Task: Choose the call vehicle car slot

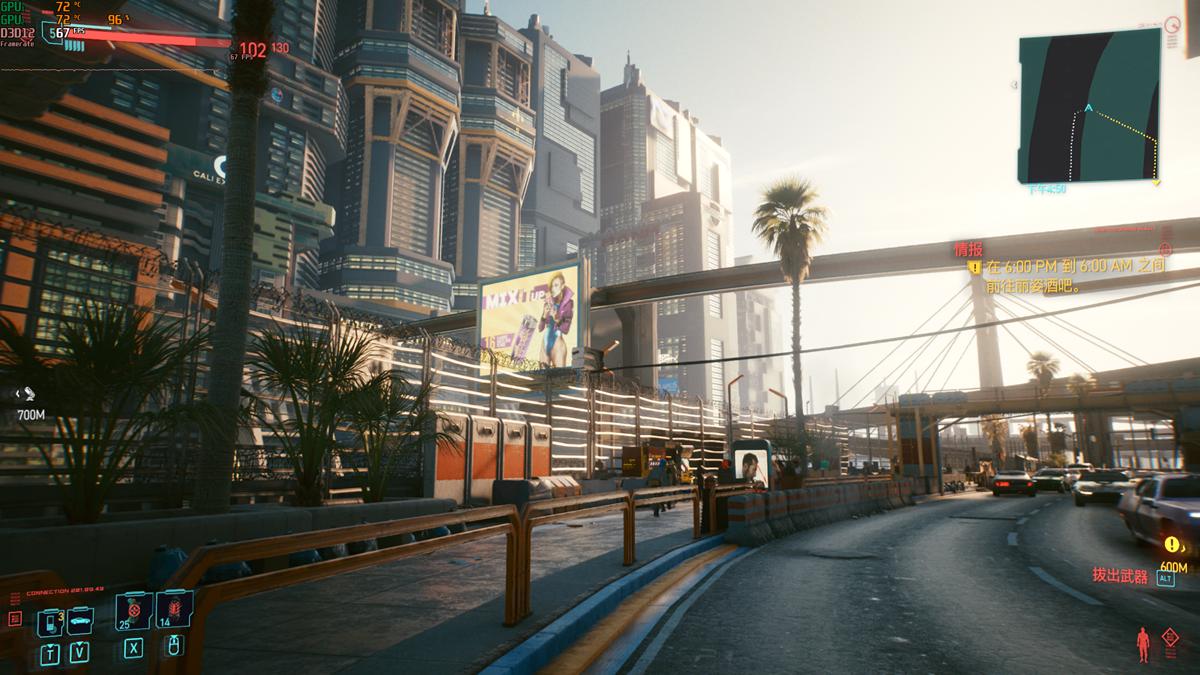Action: 79,621
